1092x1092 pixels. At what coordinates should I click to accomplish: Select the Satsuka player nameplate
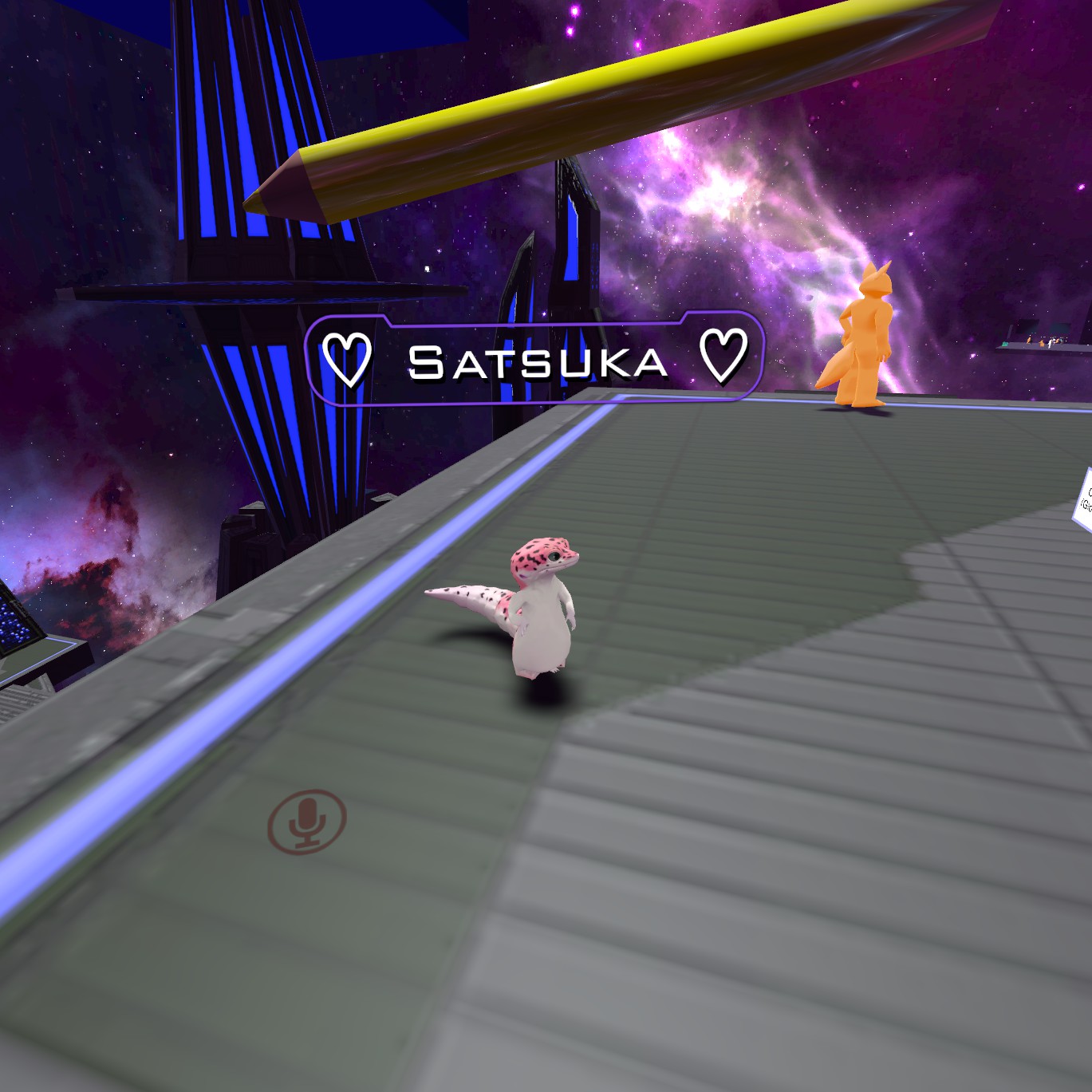[x=535, y=361]
